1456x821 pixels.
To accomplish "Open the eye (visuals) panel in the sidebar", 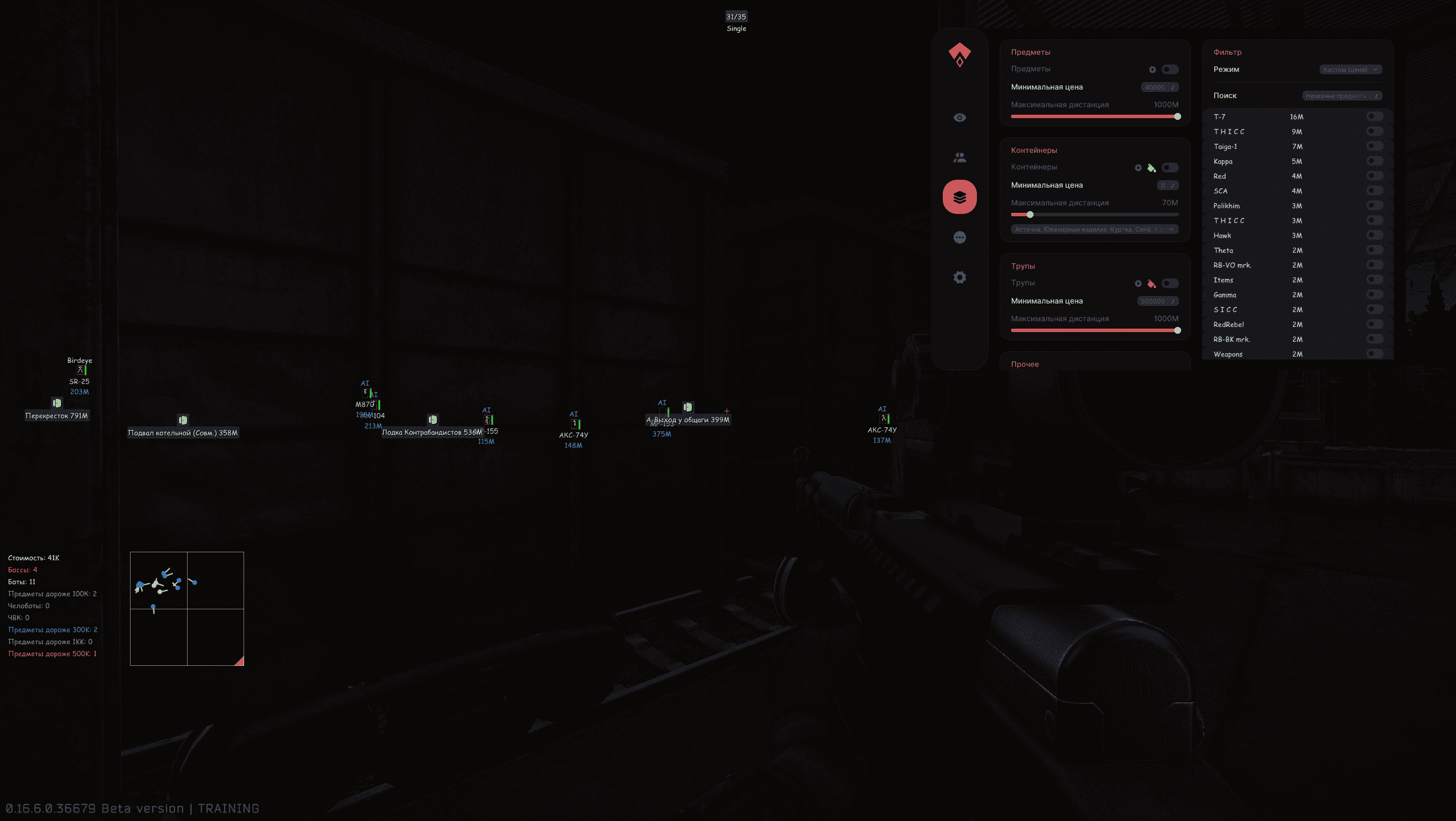I will (960, 117).
